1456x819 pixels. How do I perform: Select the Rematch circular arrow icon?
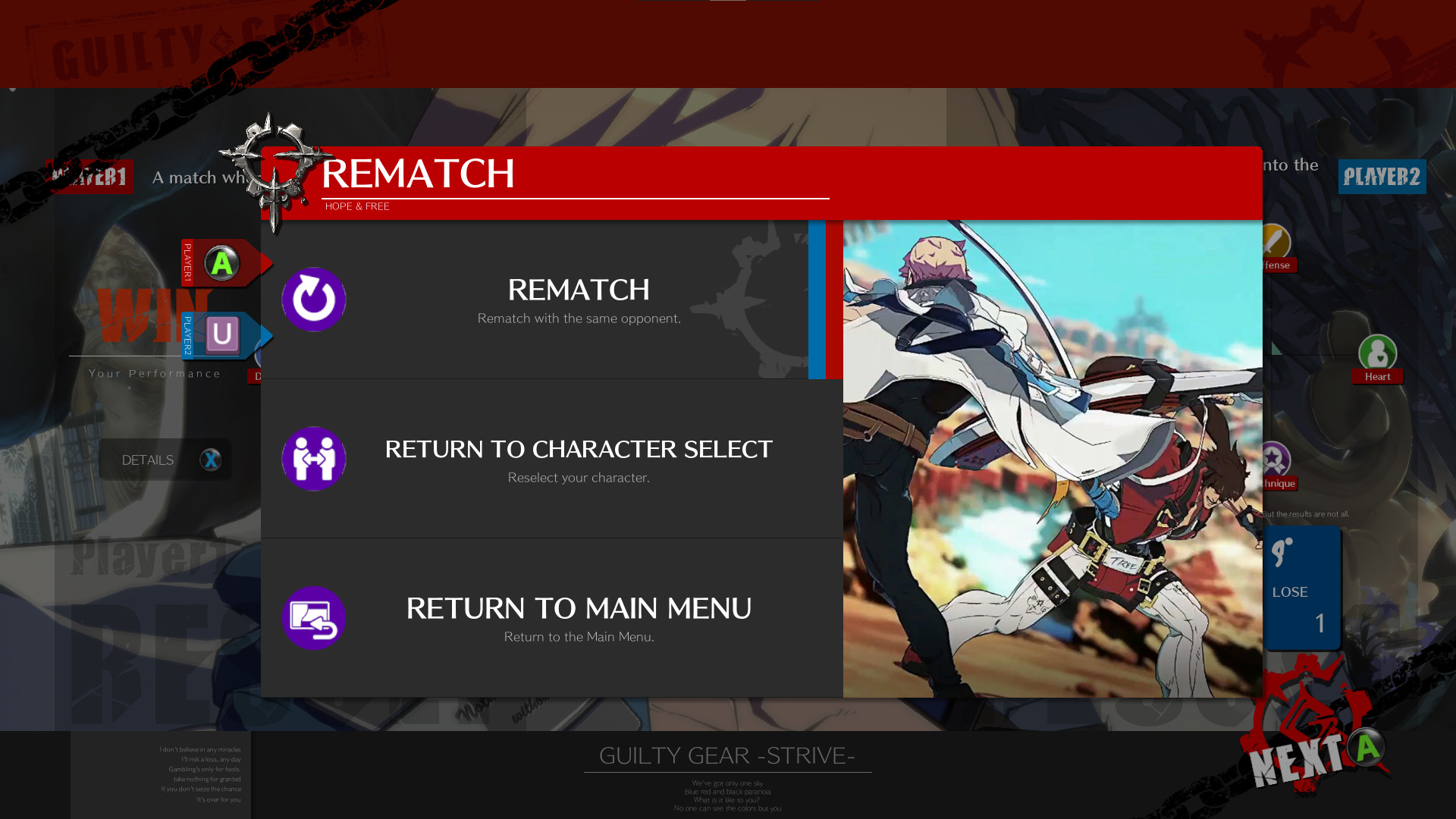click(x=313, y=299)
